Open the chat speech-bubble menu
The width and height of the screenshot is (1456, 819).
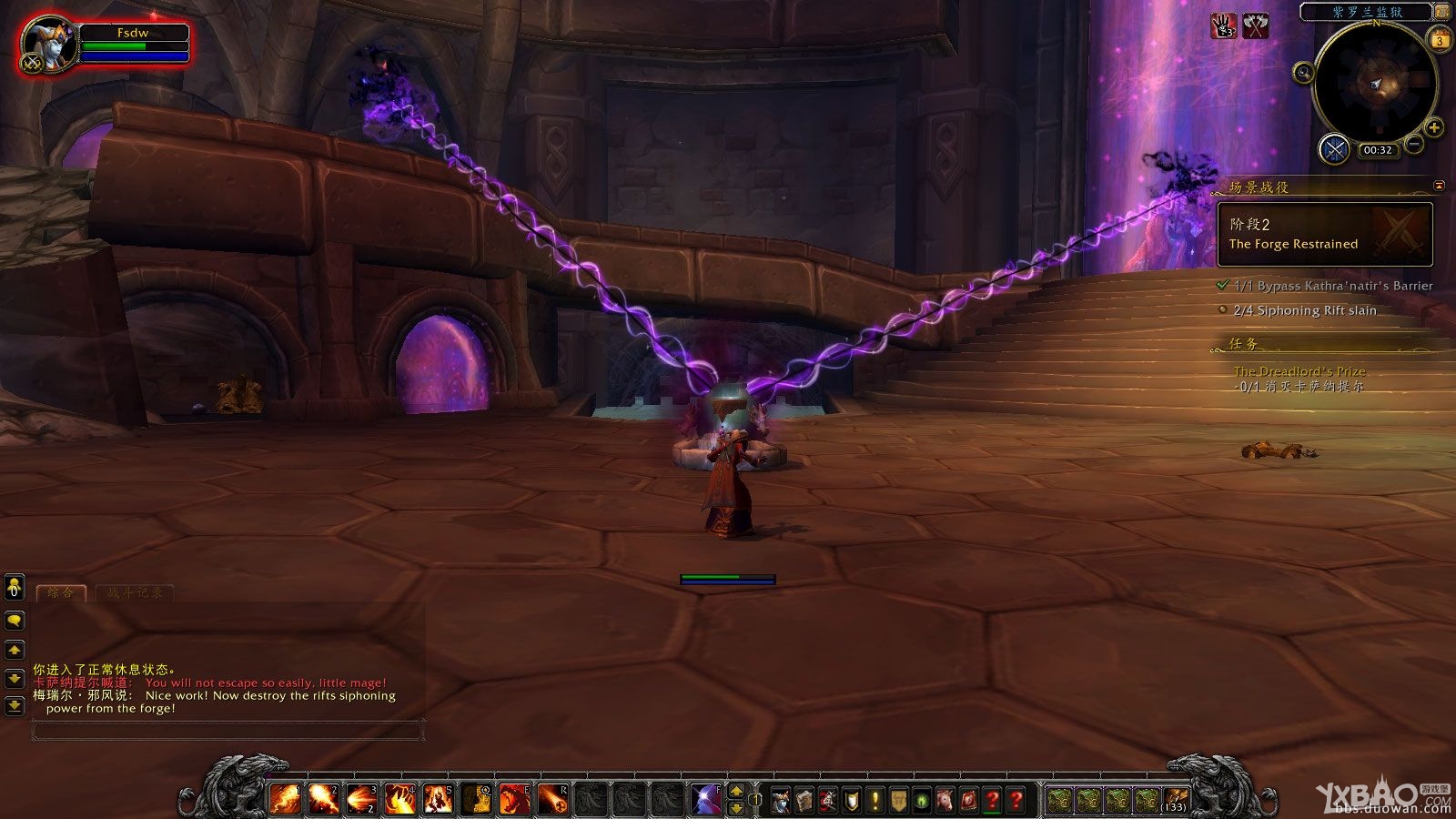(15, 621)
